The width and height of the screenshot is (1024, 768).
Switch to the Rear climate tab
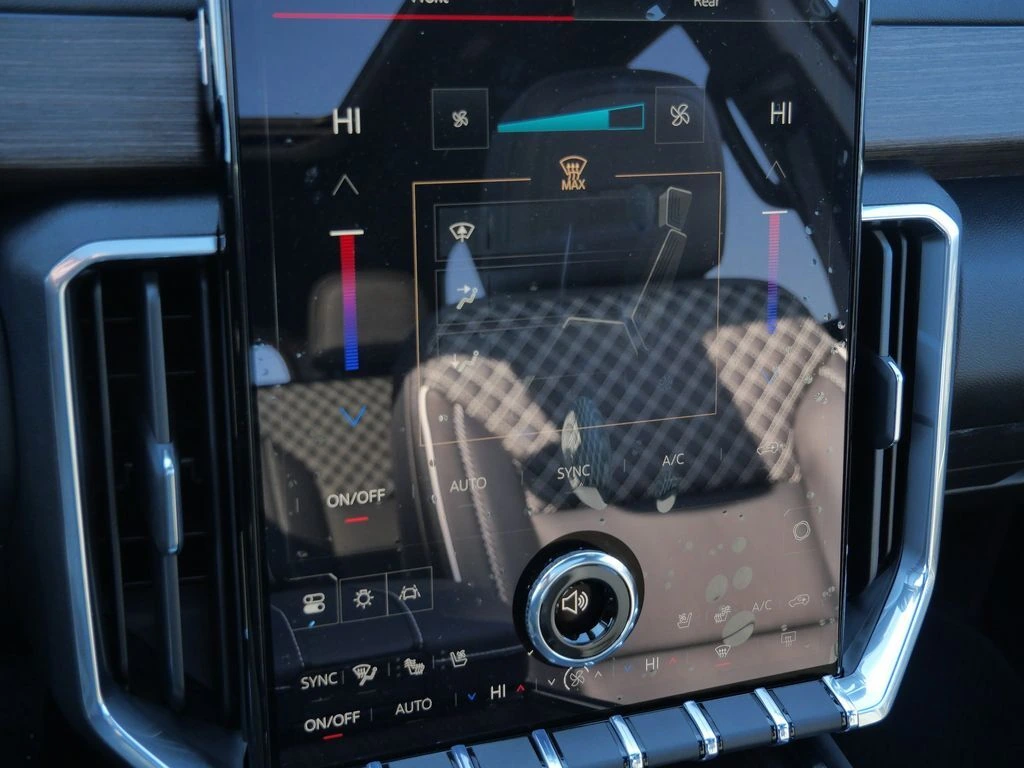point(706,5)
